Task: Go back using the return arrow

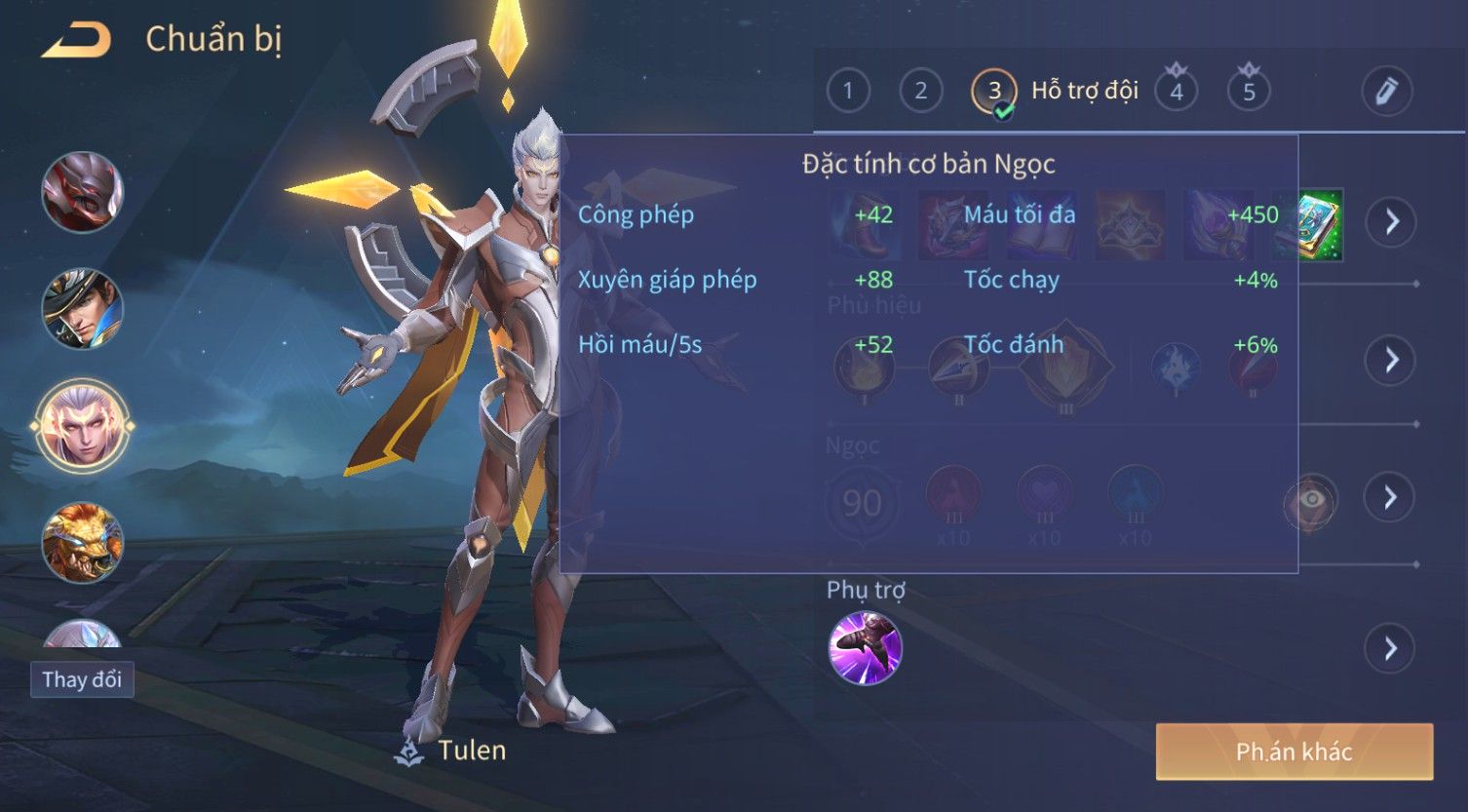Action: coord(76,41)
